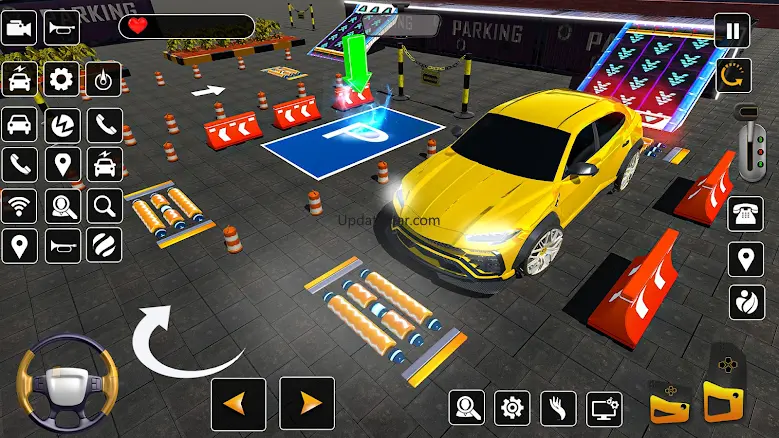This screenshot has height=438, width=779.
Task: Tap the tall accelerator pedal
Action: click(722, 388)
